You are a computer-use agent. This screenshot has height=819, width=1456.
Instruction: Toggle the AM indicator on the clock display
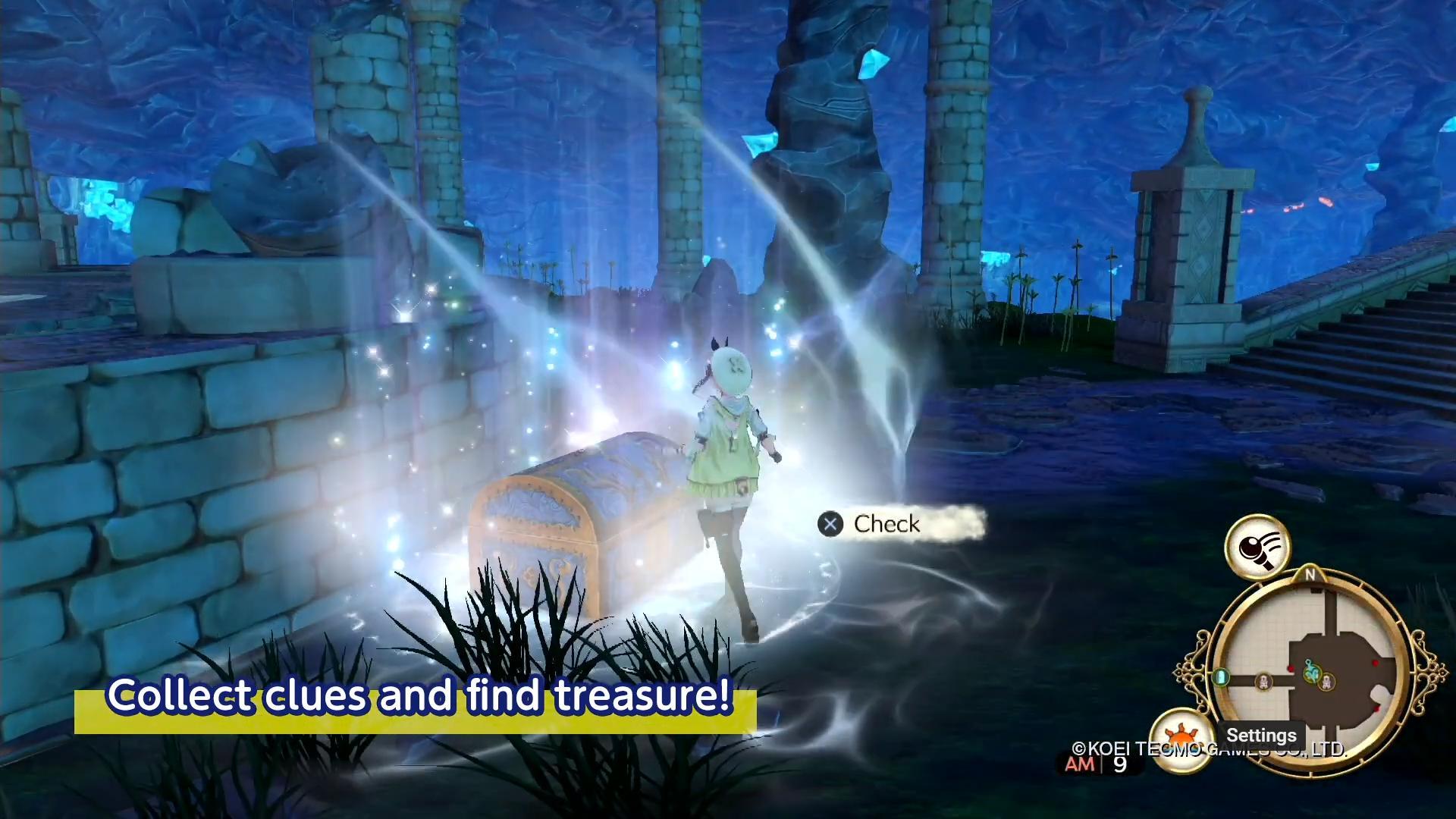1080,764
